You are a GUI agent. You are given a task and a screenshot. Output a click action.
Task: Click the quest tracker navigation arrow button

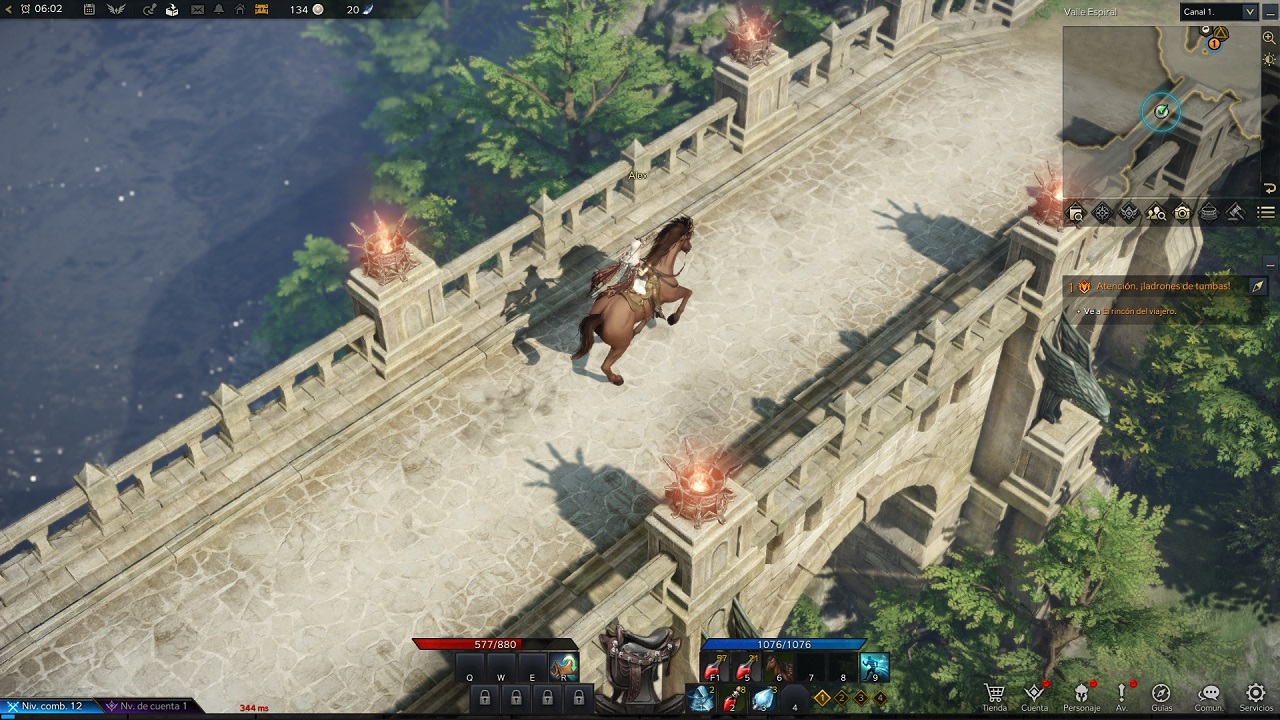pos(1257,286)
